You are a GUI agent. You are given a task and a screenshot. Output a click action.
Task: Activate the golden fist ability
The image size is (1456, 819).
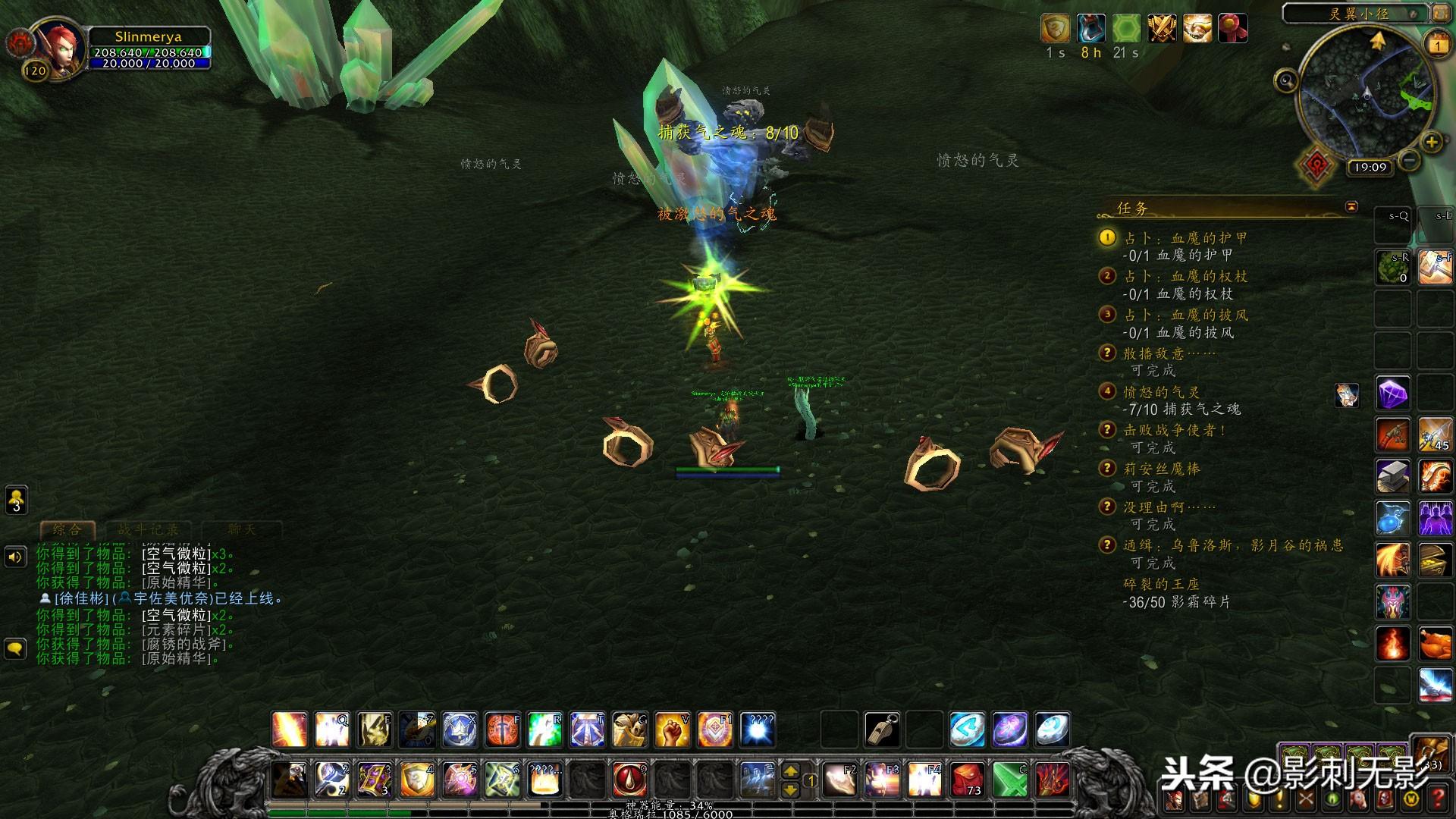(672, 730)
